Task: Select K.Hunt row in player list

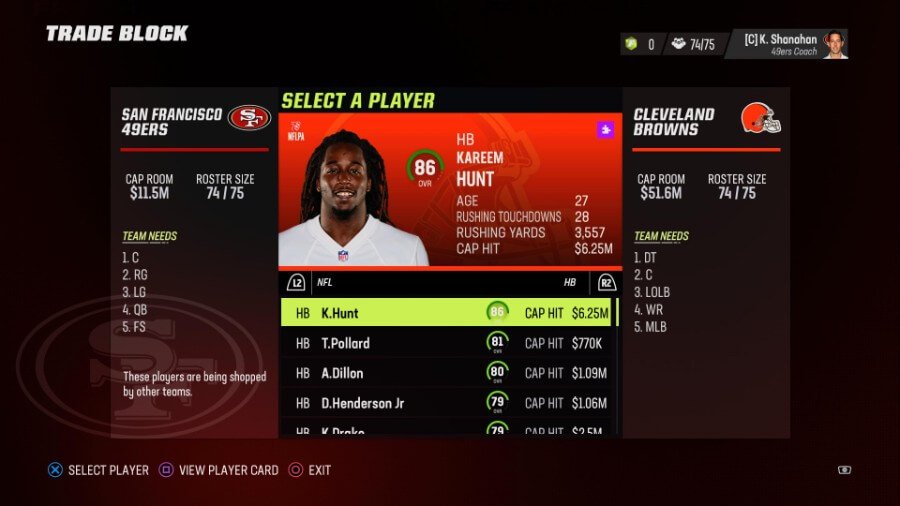Action: (x=448, y=313)
